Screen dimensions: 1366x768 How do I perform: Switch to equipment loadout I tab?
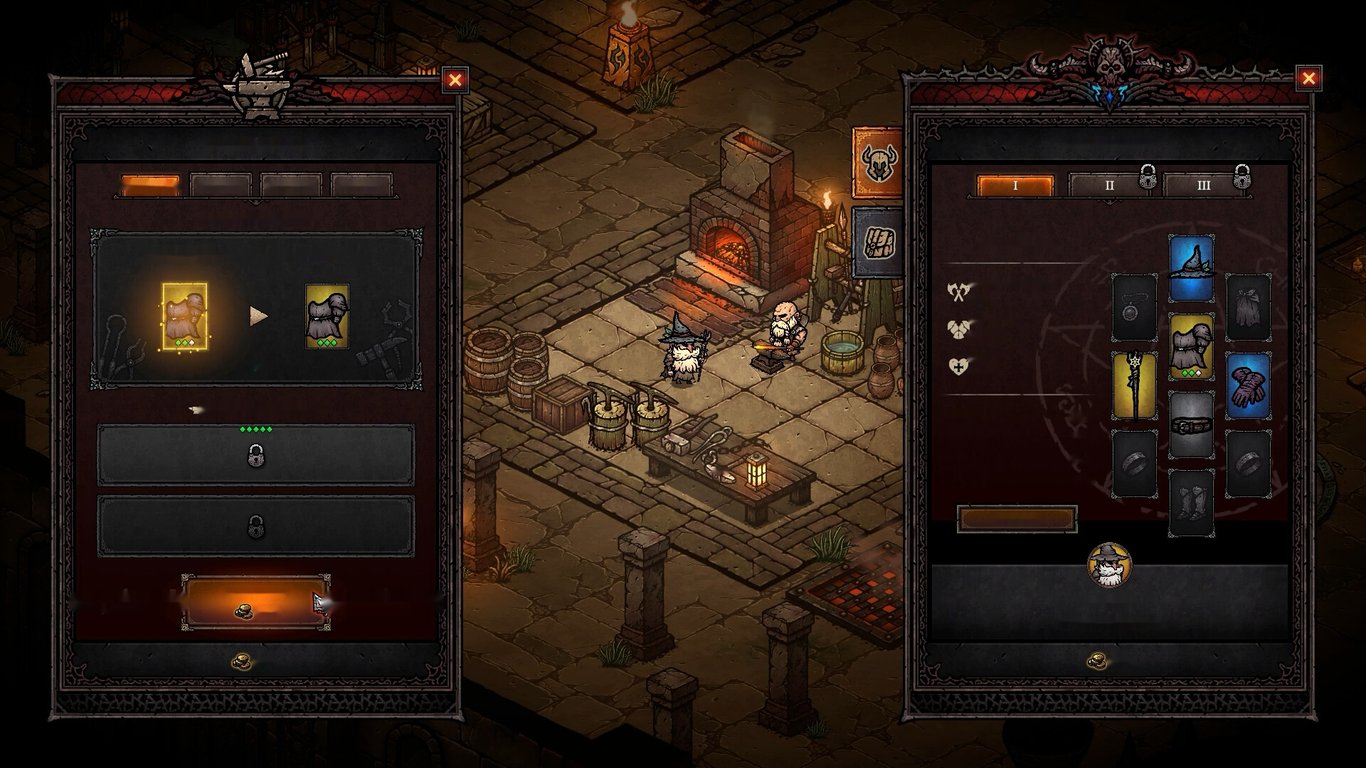point(1015,186)
